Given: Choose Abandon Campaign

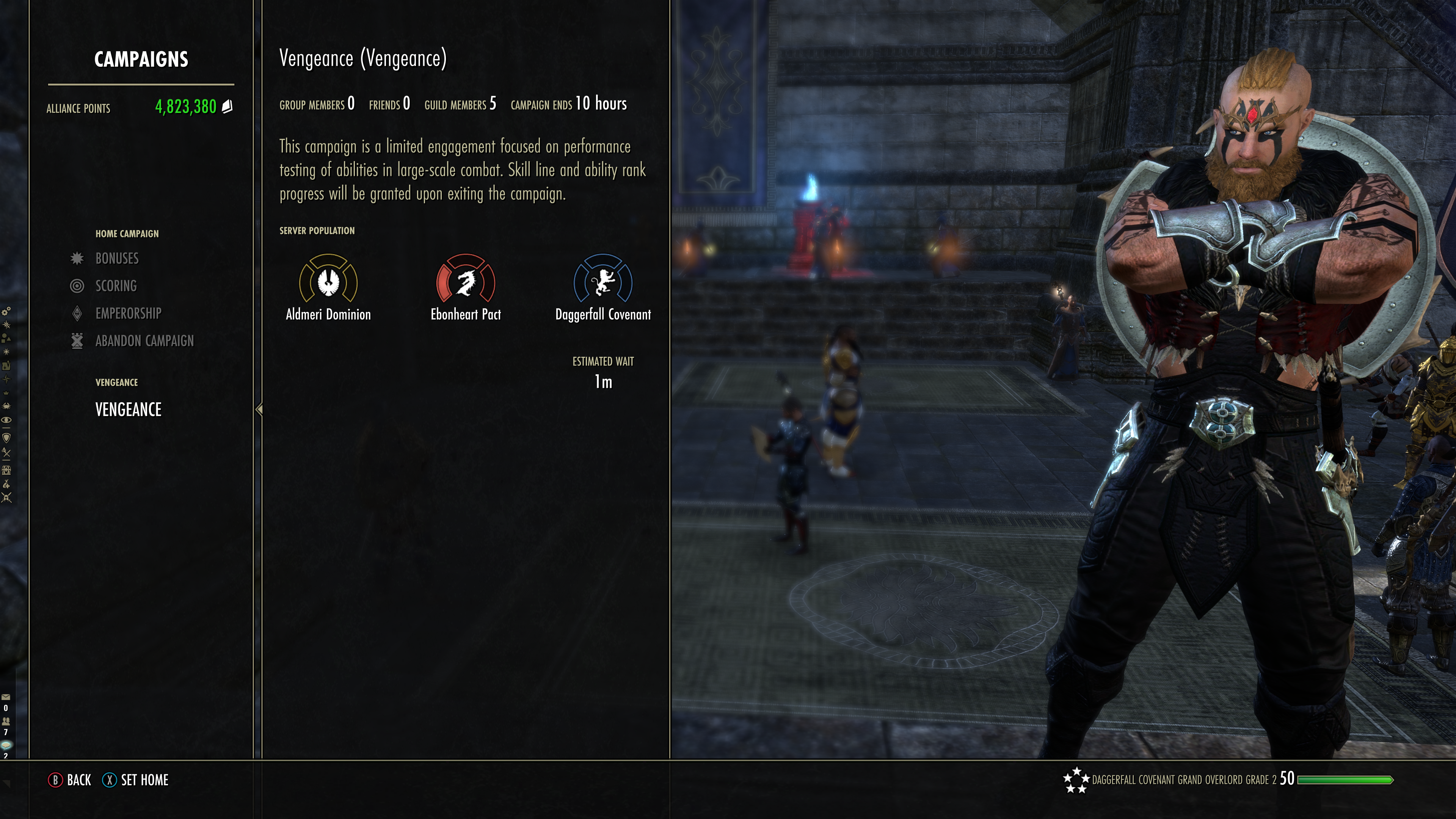Looking at the screenshot, I should coord(144,341).
